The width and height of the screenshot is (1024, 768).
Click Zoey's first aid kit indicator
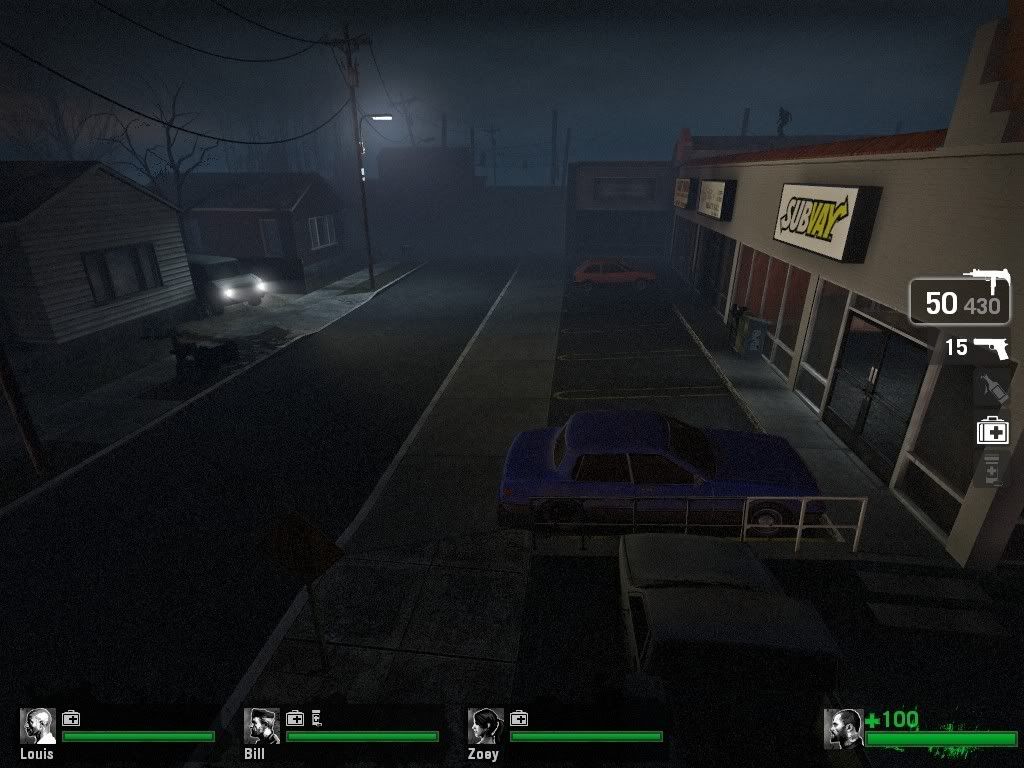[519, 718]
